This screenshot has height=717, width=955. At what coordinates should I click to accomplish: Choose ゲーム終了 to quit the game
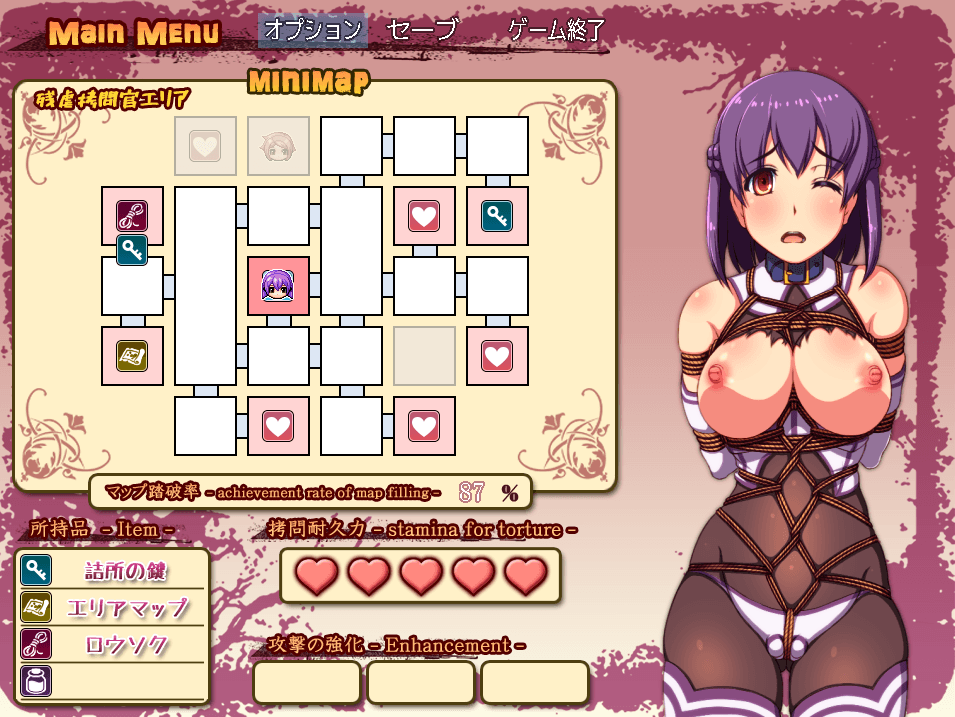pos(556,30)
